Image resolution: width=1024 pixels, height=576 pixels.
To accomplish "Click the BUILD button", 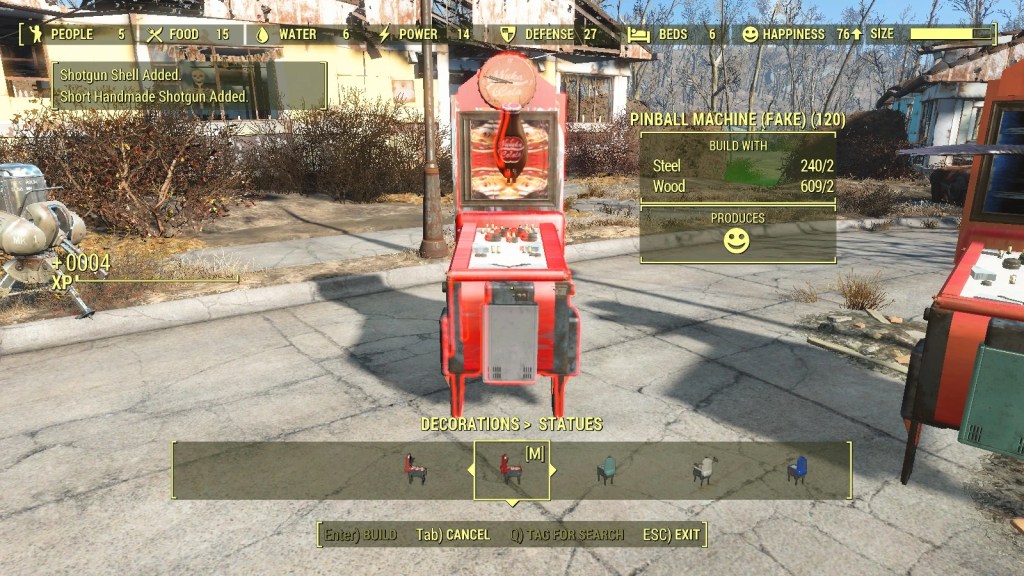I will pos(361,535).
